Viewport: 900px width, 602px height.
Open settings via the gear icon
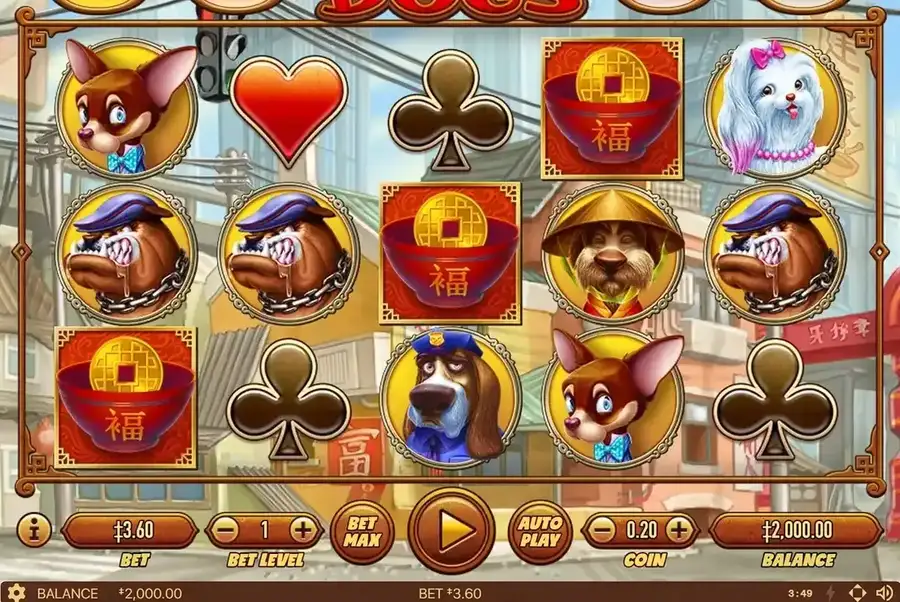coord(16,593)
